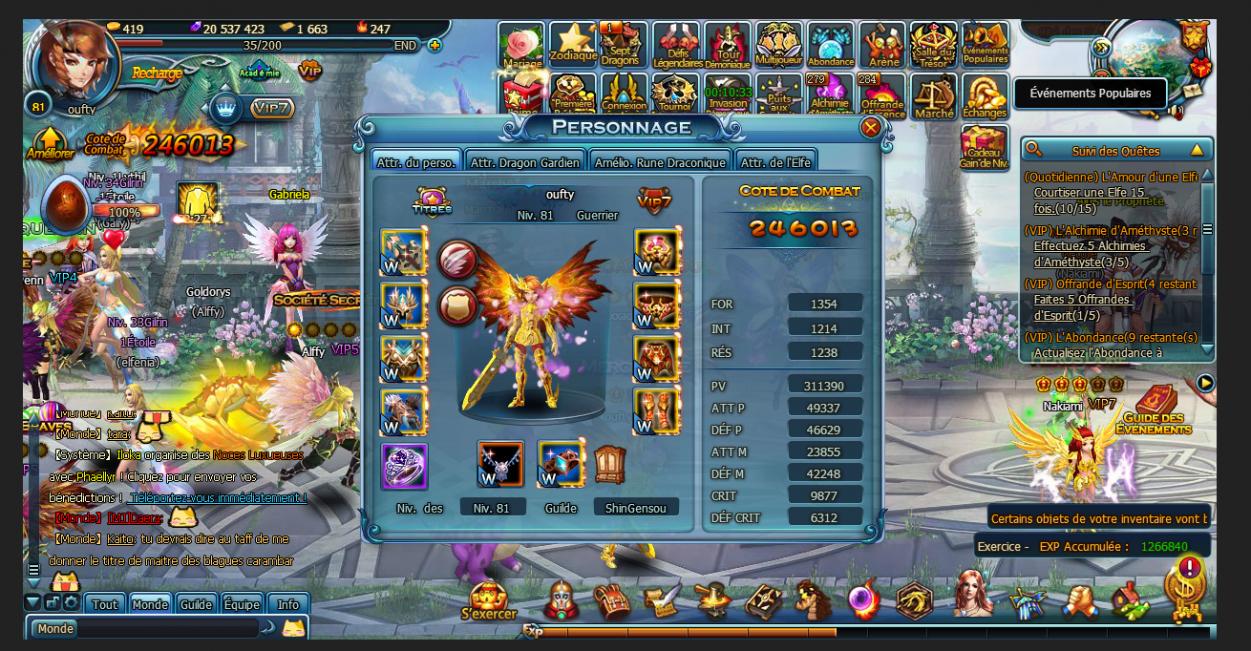
Task: Open the Marché scales icon
Action: (934, 96)
